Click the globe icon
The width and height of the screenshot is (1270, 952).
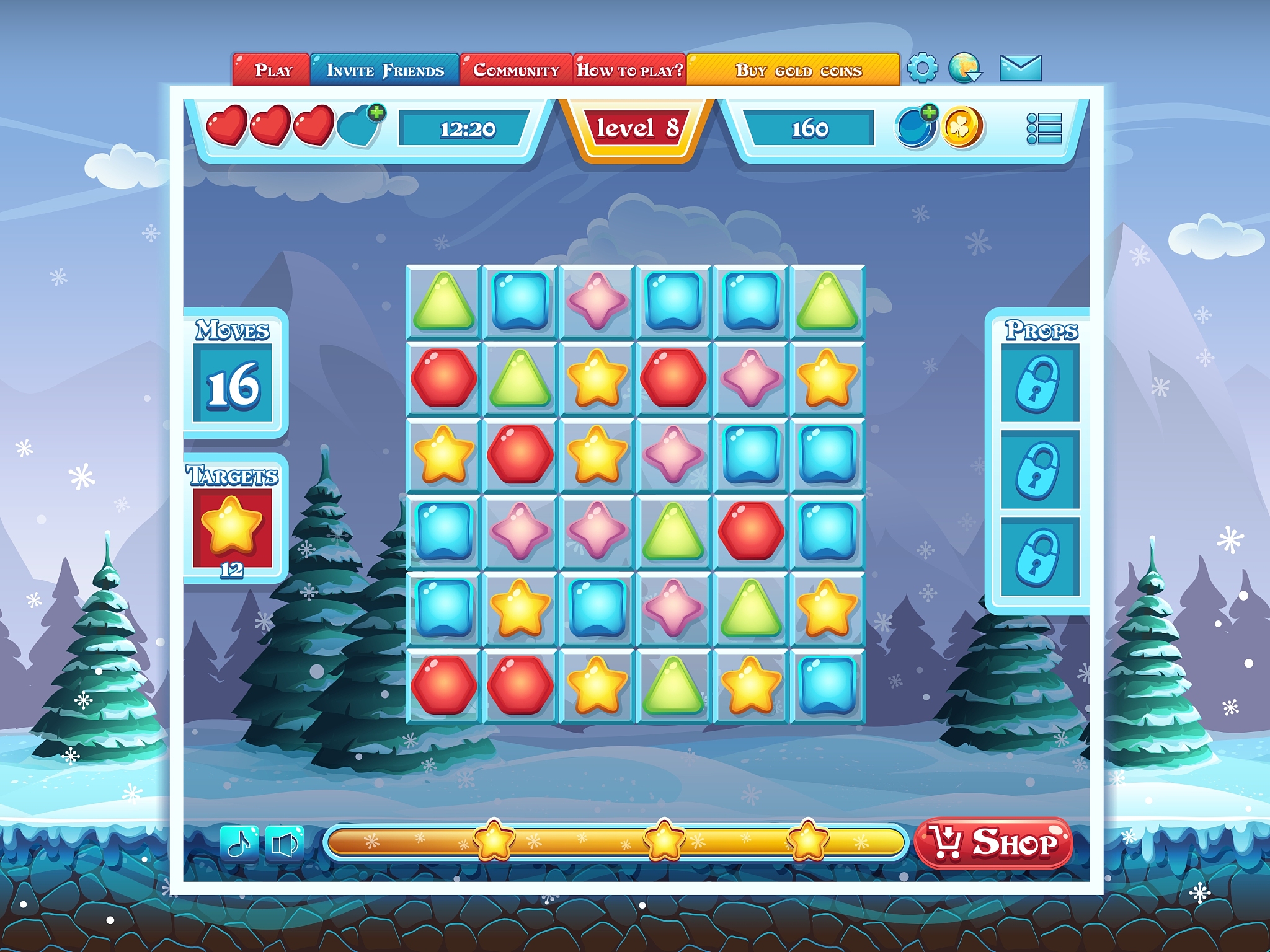point(964,68)
